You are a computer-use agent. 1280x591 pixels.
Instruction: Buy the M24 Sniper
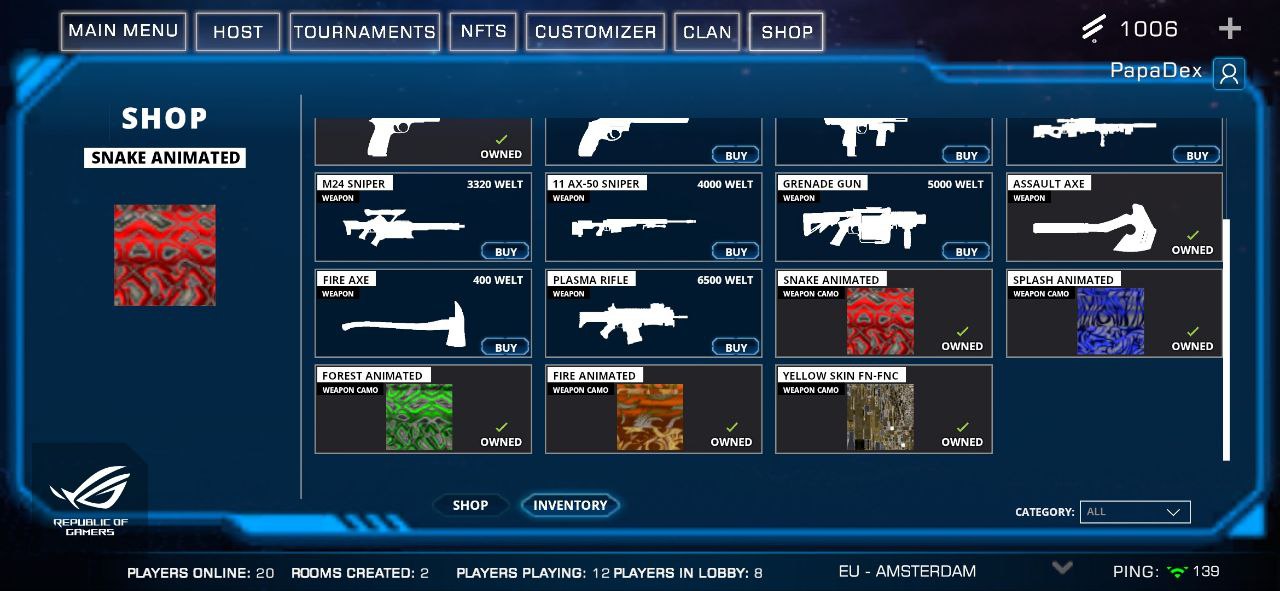506,251
